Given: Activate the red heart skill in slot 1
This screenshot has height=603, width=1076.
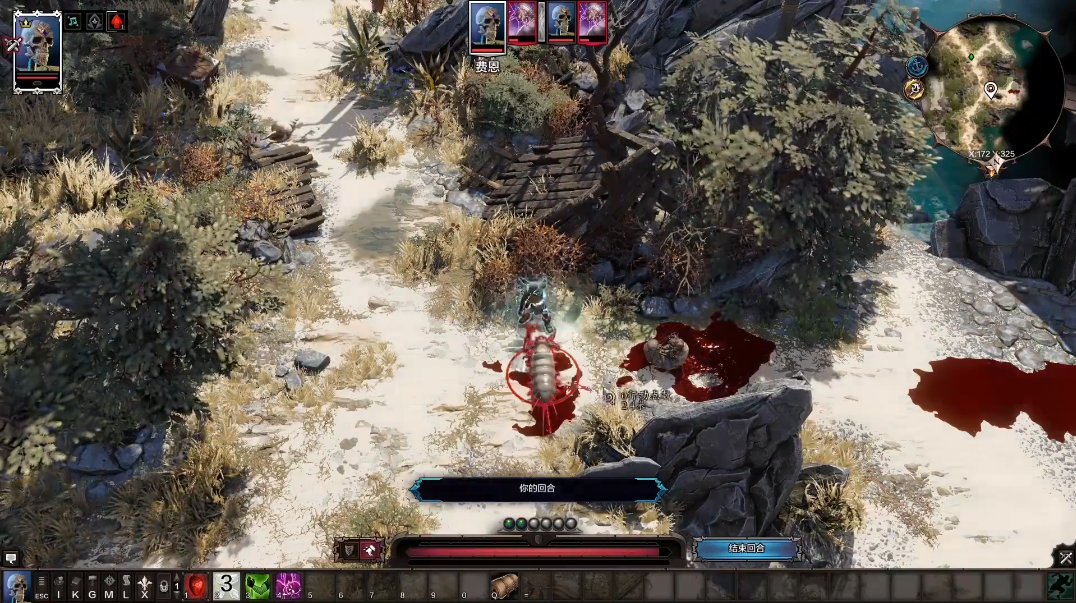Looking at the screenshot, I should [196, 586].
